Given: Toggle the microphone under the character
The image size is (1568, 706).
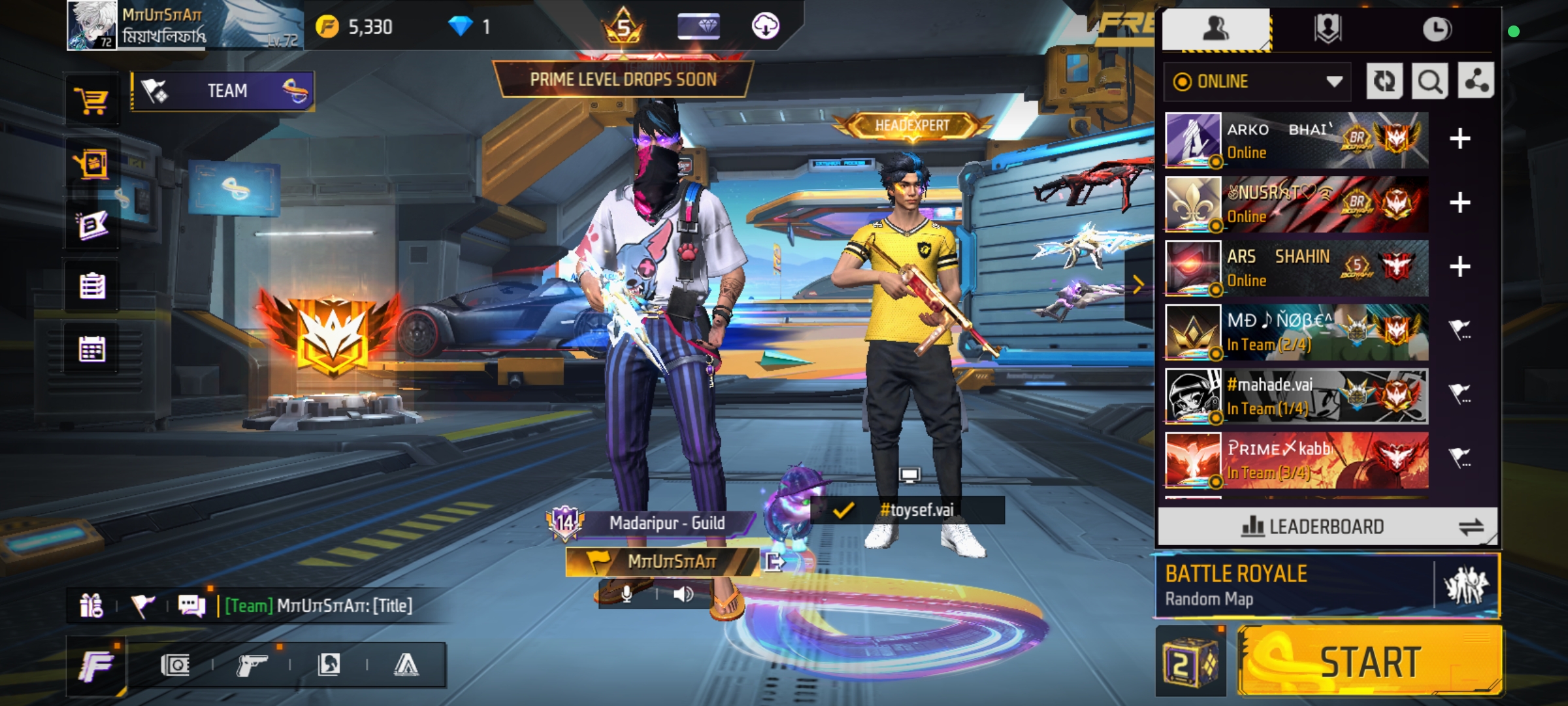Looking at the screenshot, I should pyautogui.click(x=627, y=594).
